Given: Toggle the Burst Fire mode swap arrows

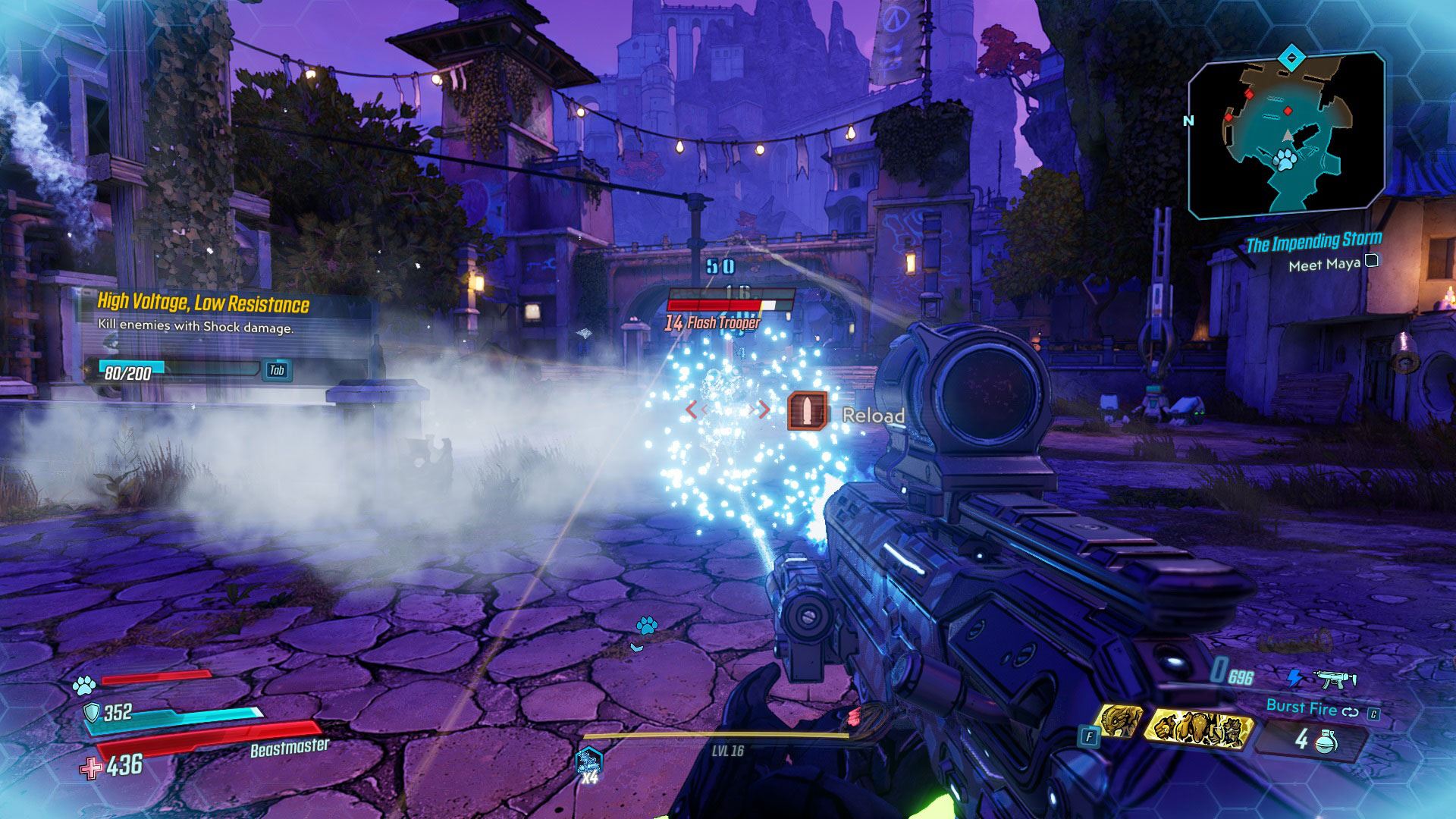Looking at the screenshot, I should (x=1350, y=711).
